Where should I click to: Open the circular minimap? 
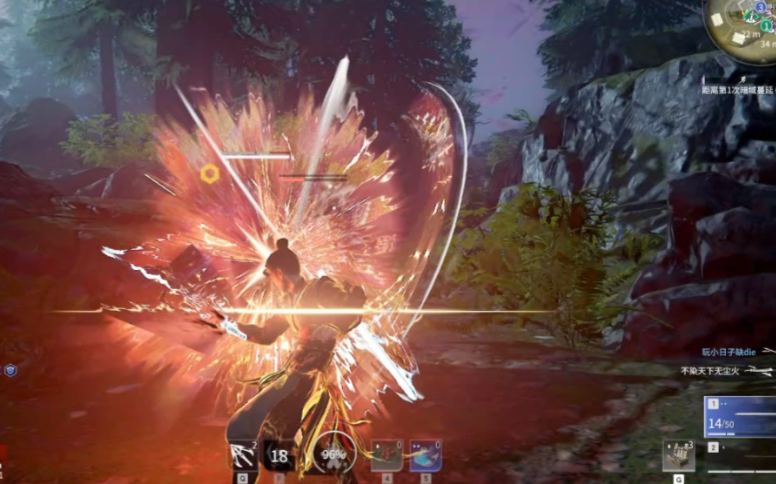[743, 27]
